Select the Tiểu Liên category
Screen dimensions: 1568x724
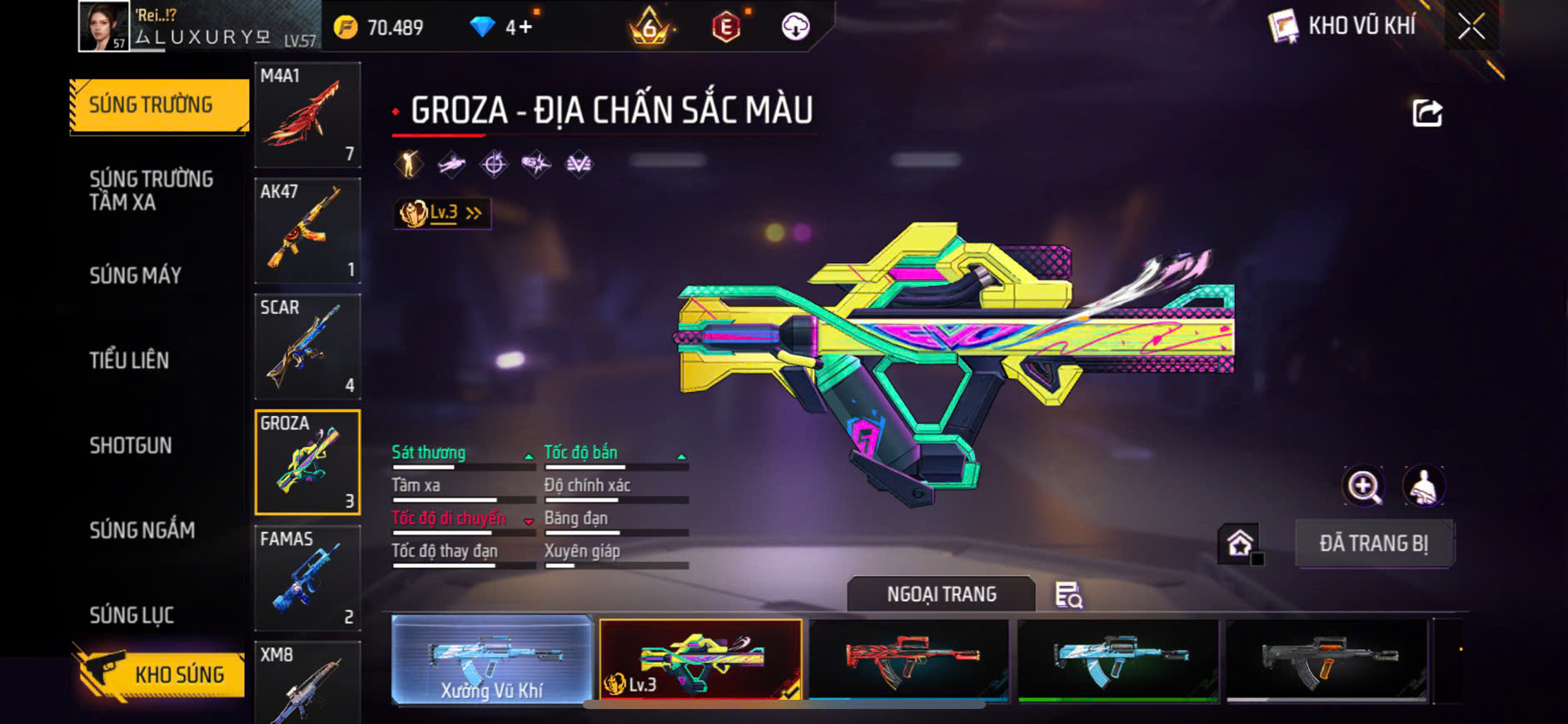click(129, 360)
